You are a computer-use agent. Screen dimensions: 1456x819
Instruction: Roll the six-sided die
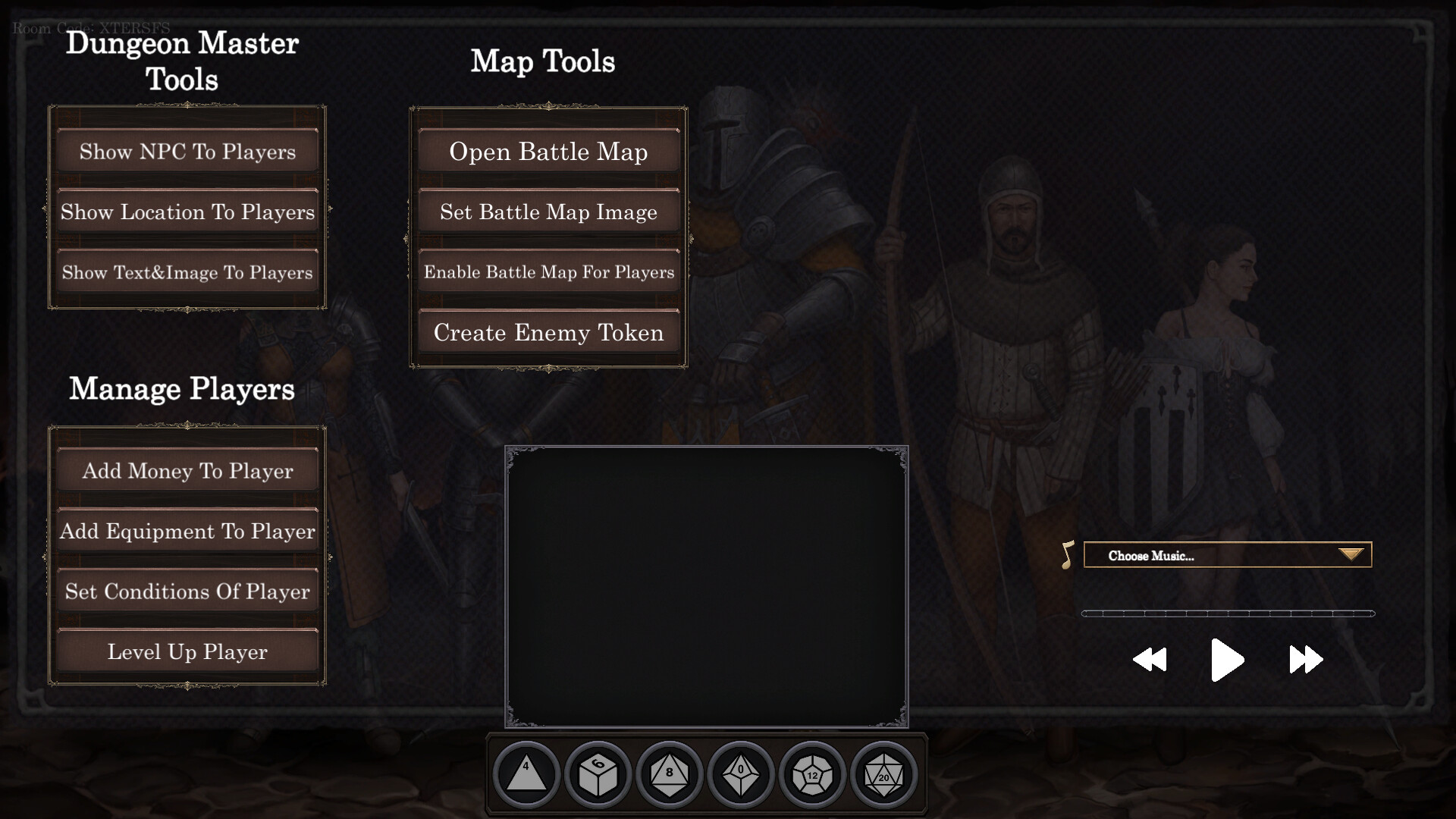[x=598, y=774]
